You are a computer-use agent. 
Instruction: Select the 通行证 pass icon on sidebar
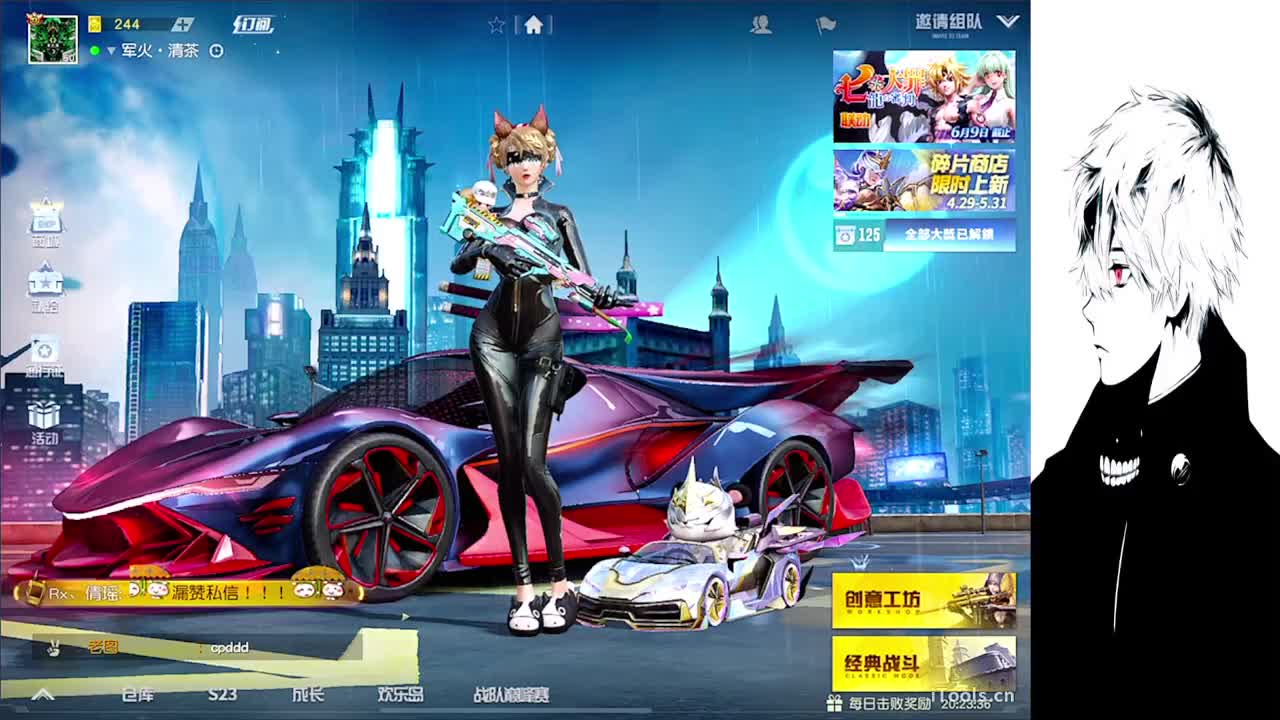click(x=42, y=350)
